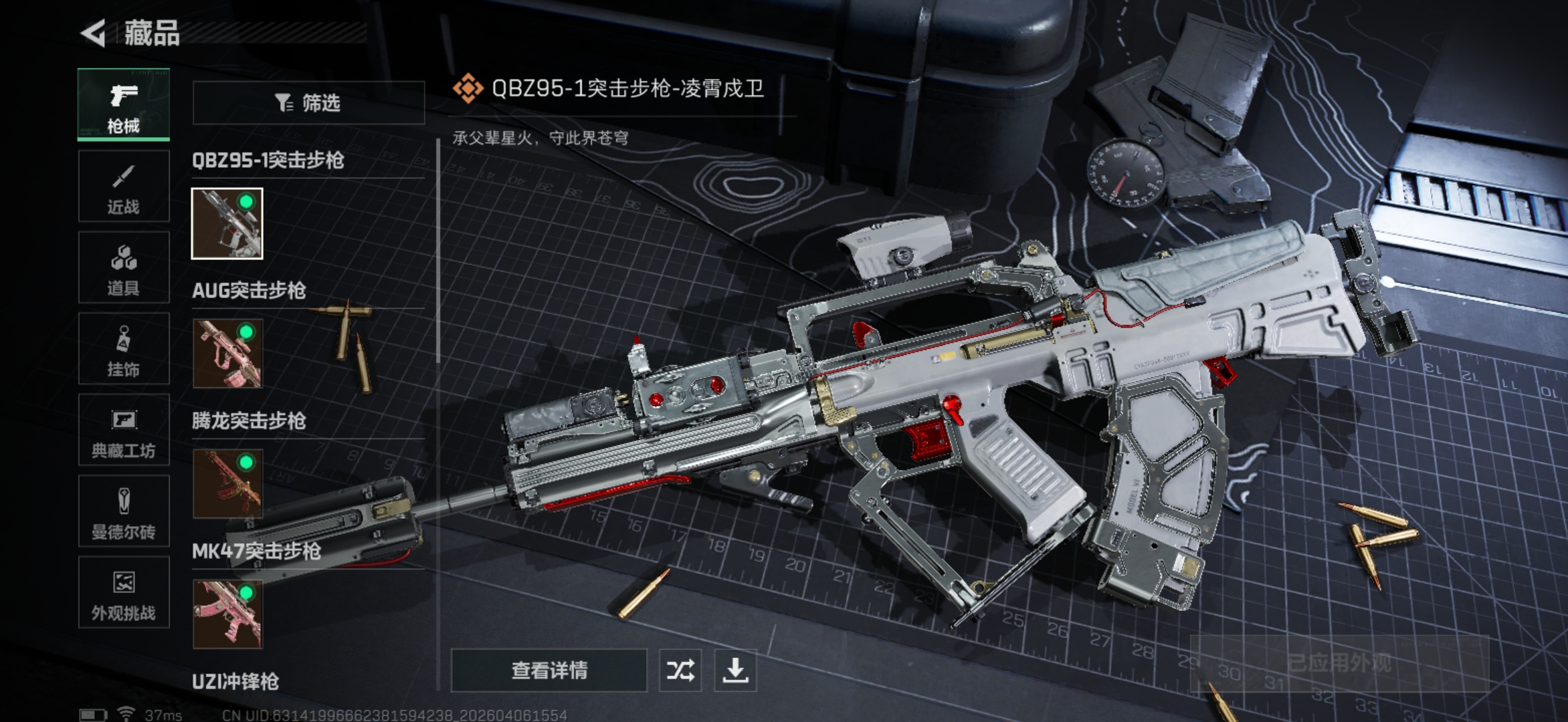Image resolution: width=1568 pixels, height=722 pixels.
Task: Select the QBZ95-1 white skin thumbnail
Action: coord(227,223)
